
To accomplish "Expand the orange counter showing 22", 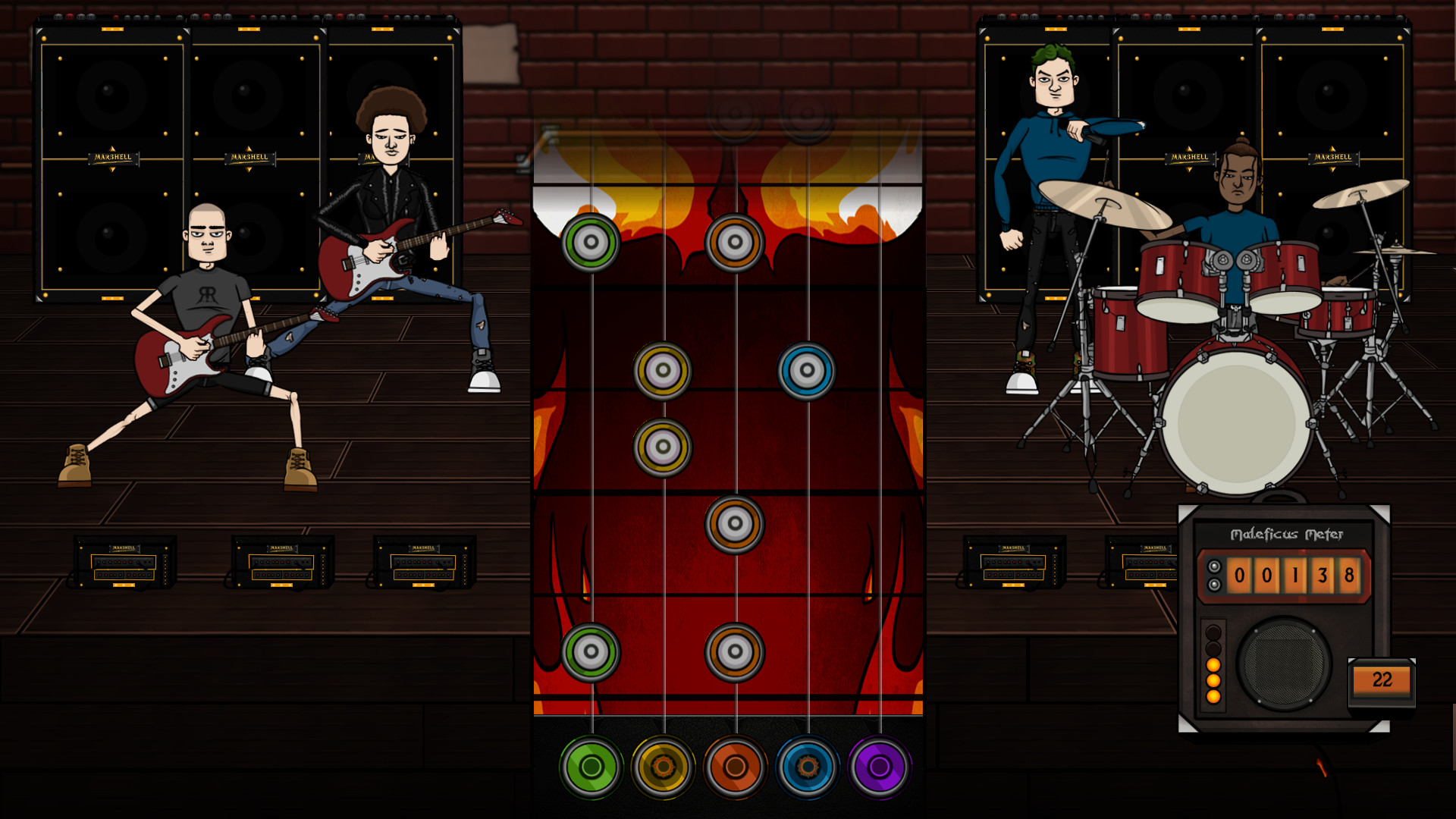I will tap(1382, 680).
